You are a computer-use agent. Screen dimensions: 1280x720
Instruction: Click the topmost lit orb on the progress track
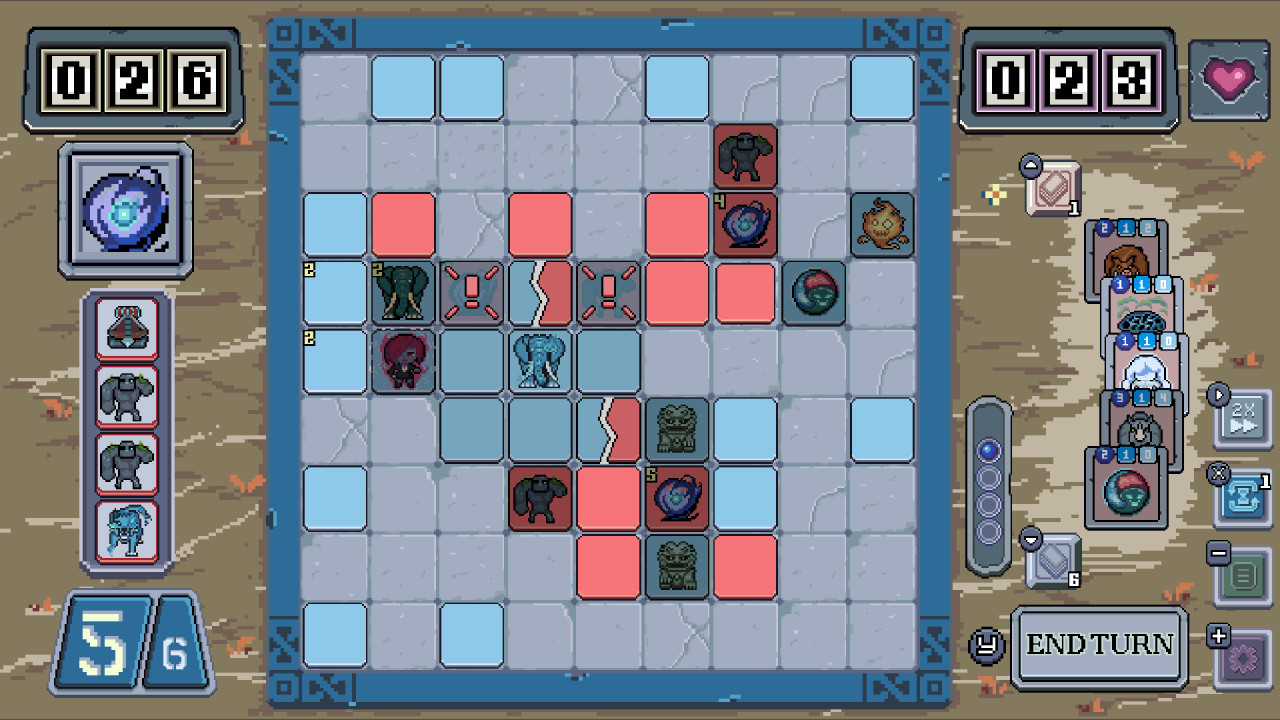click(988, 452)
